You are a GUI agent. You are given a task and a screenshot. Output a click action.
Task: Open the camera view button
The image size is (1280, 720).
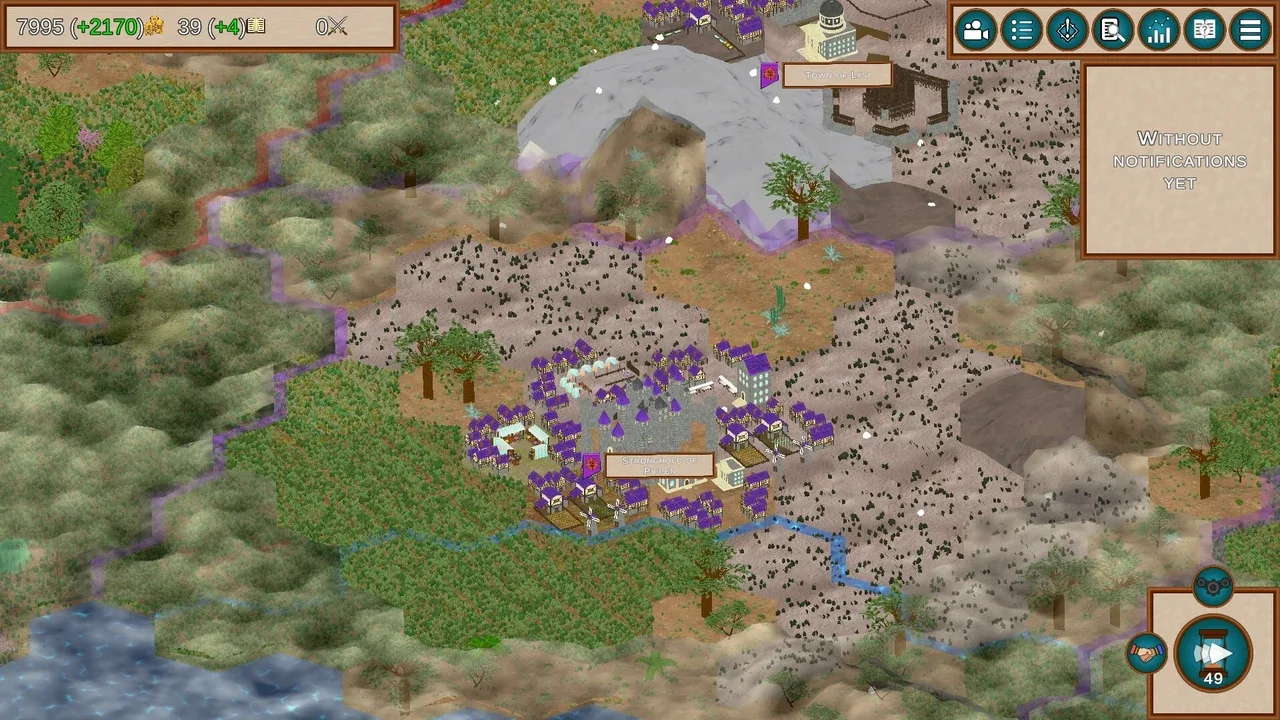[975, 30]
